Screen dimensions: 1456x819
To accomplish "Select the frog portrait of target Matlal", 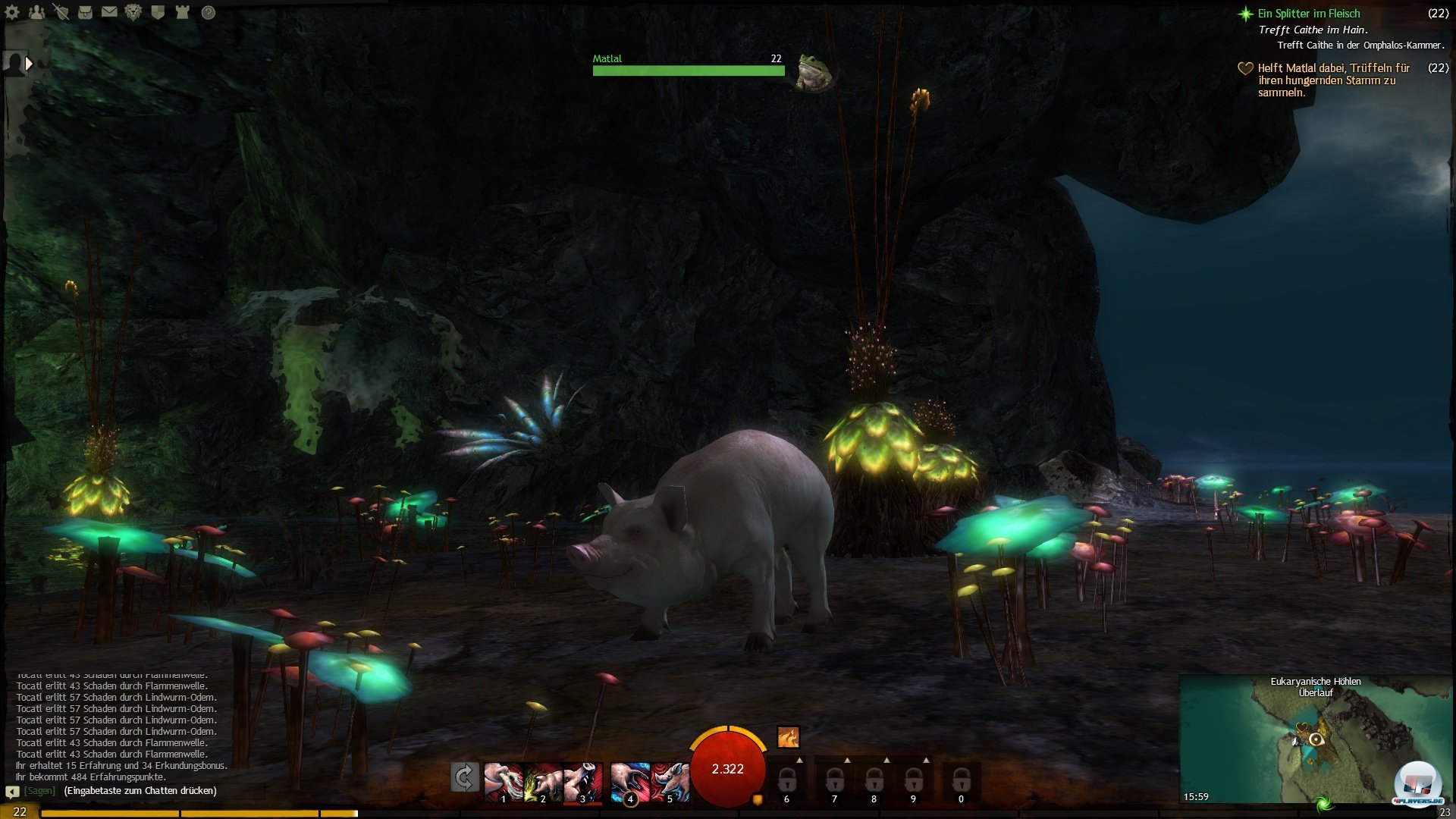I will pyautogui.click(x=814, y=72).
